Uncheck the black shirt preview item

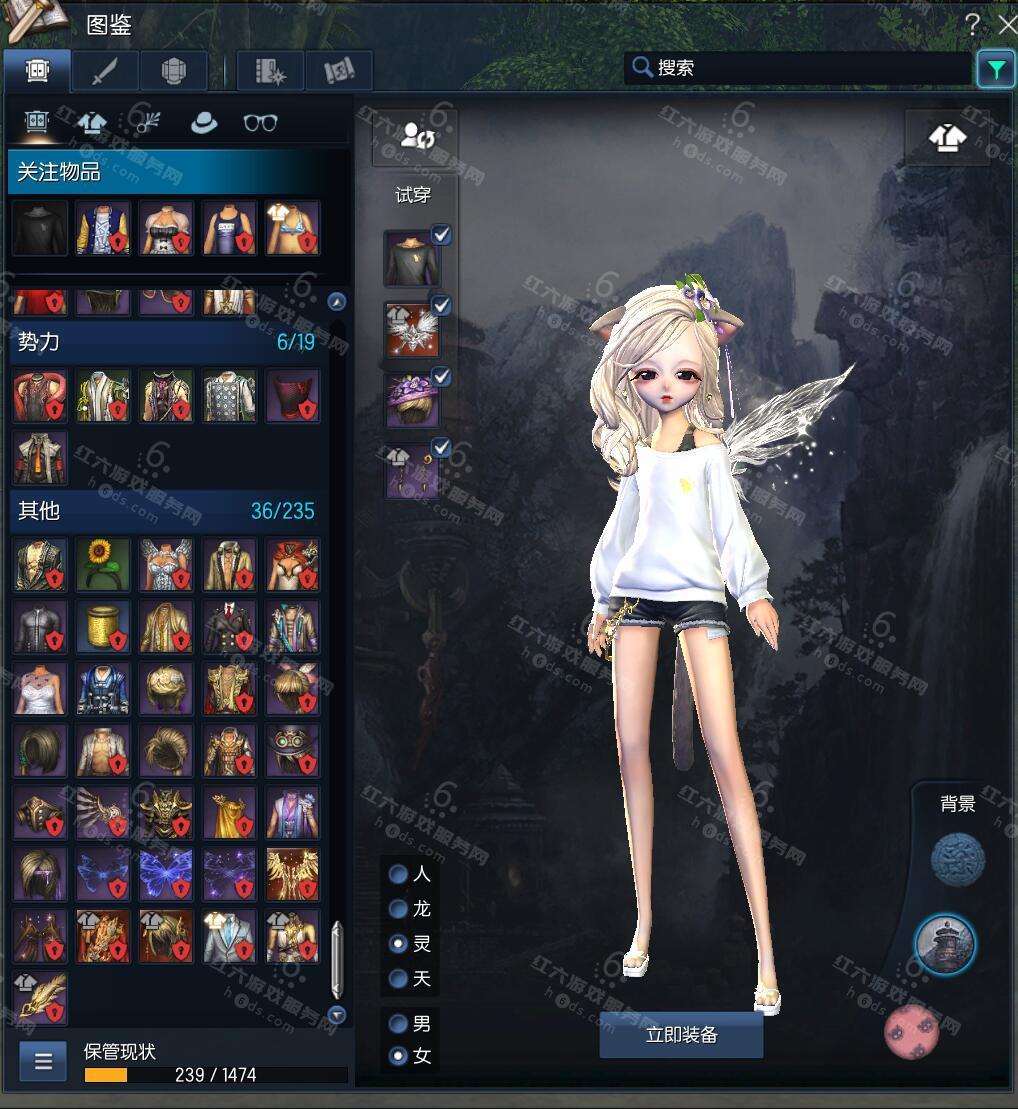coord(441,235)
